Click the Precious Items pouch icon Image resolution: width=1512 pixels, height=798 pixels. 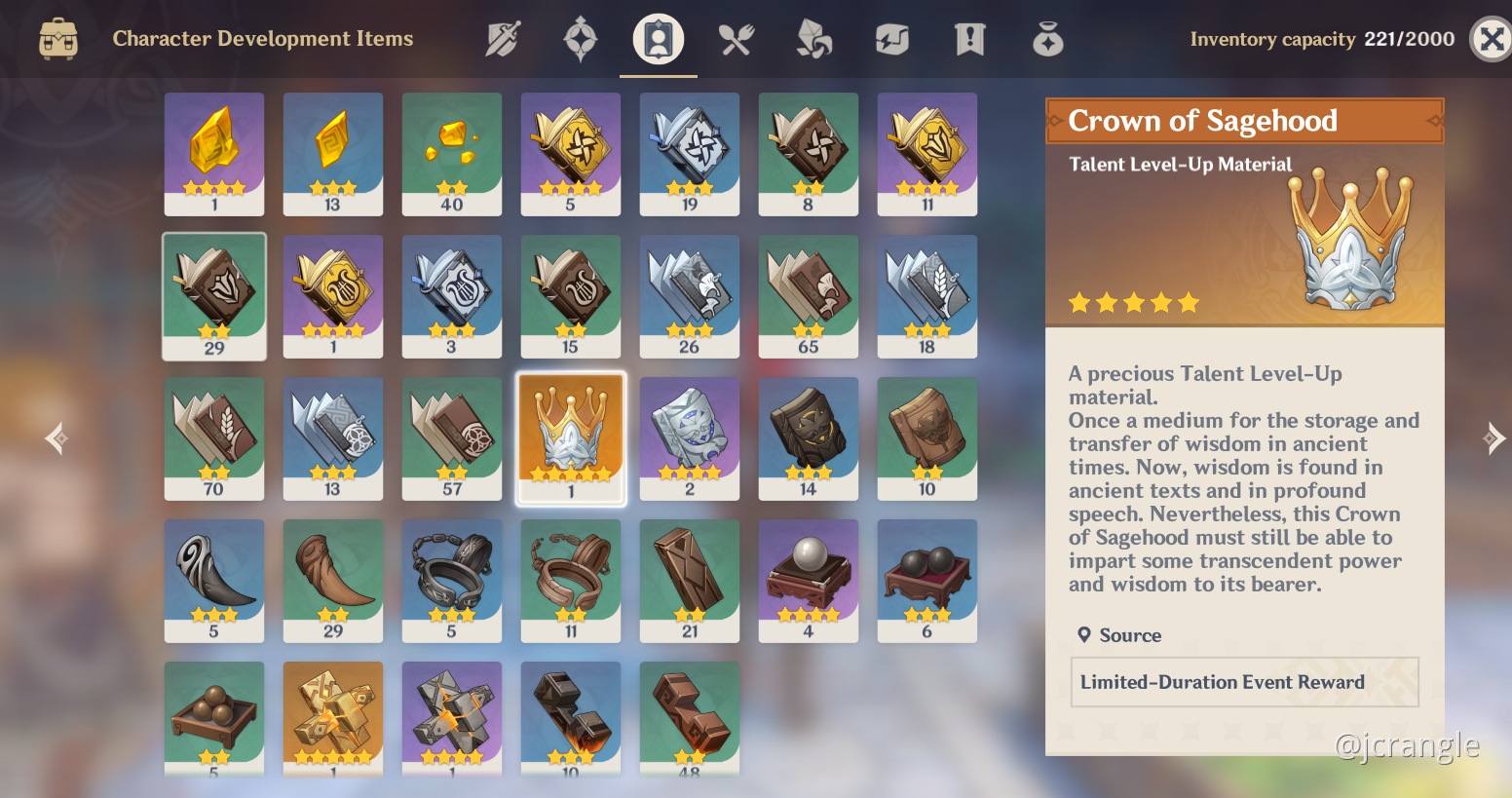coord(1047,39)
